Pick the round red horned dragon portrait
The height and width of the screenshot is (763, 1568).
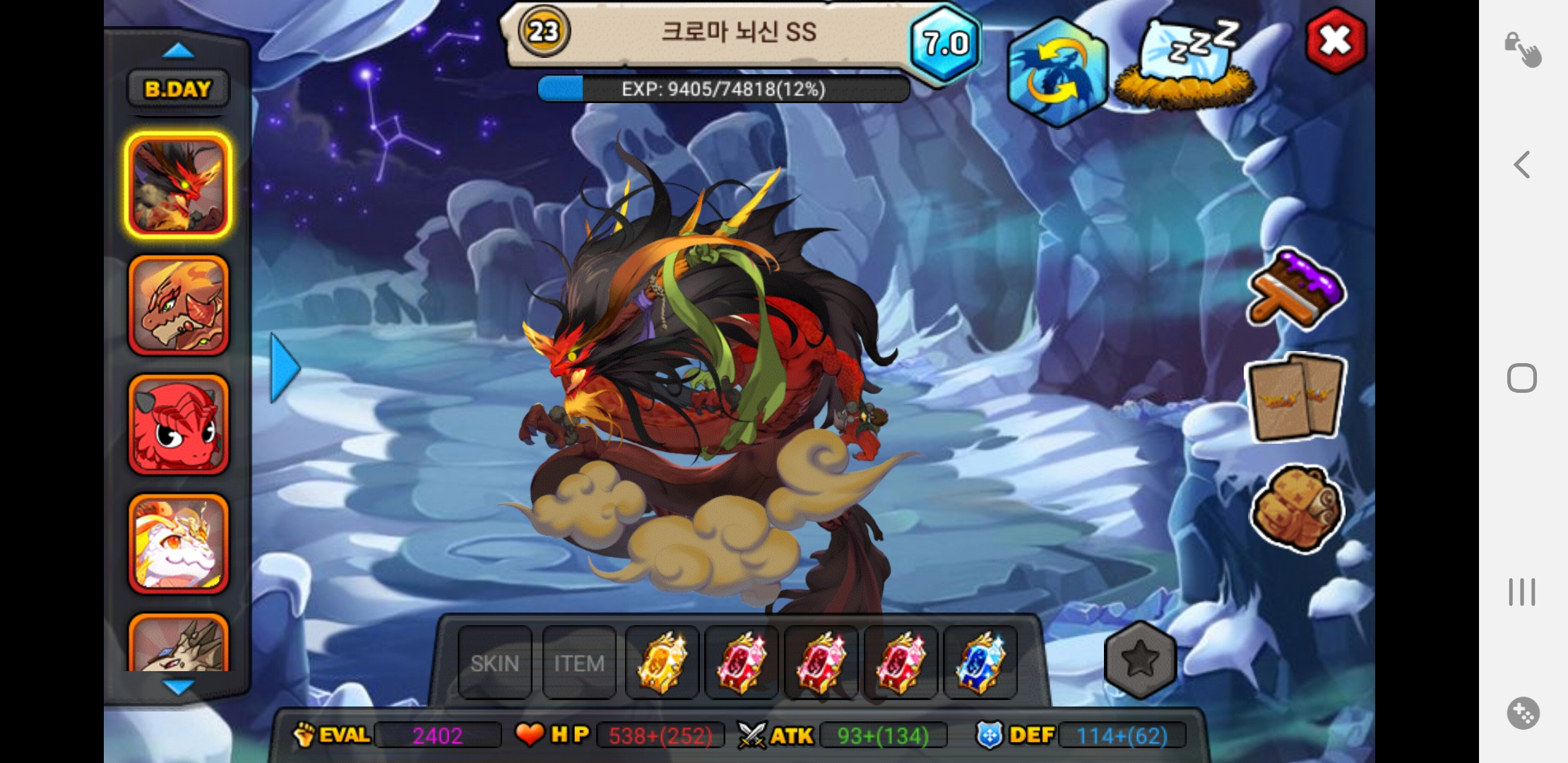(x=178, y=425)
